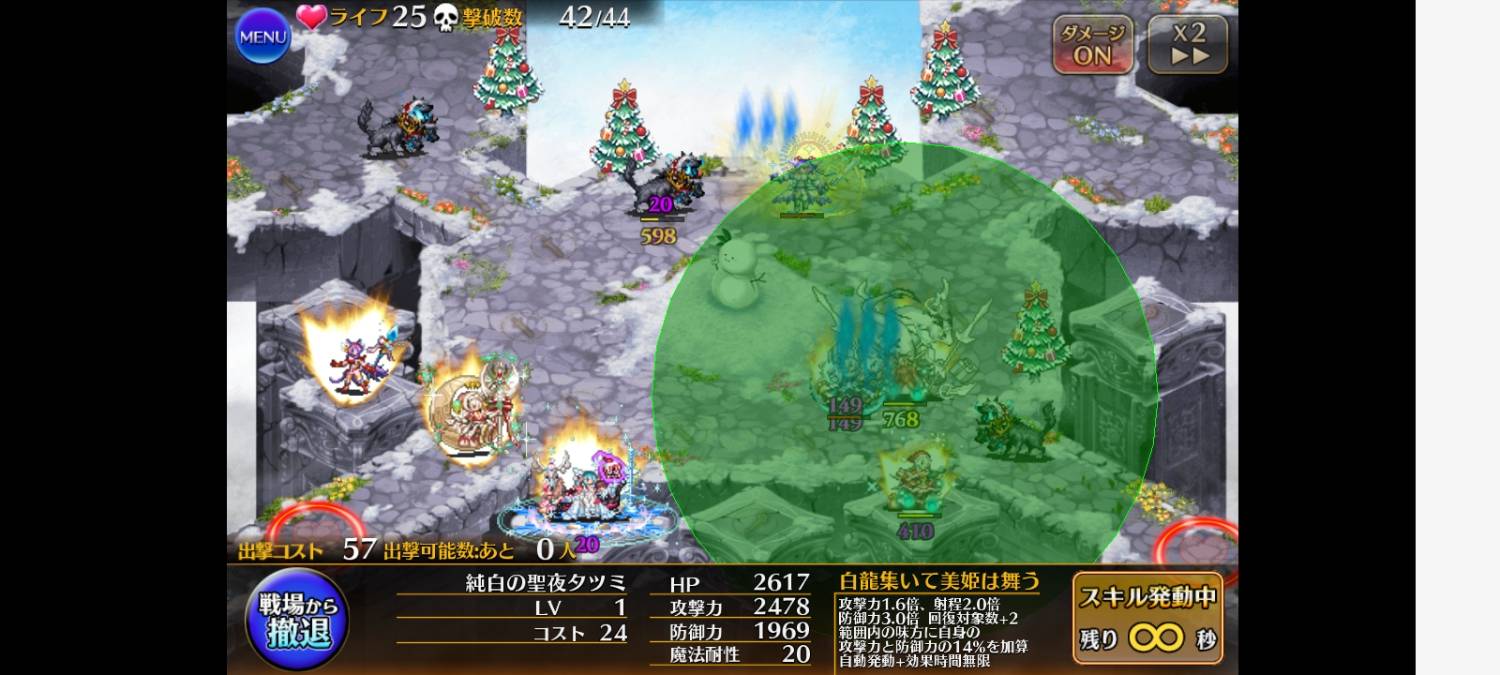Screen dimensions: 1500x675
Task: Withdraw unit with 戦場から撤退 button
Action: (297, 619)
